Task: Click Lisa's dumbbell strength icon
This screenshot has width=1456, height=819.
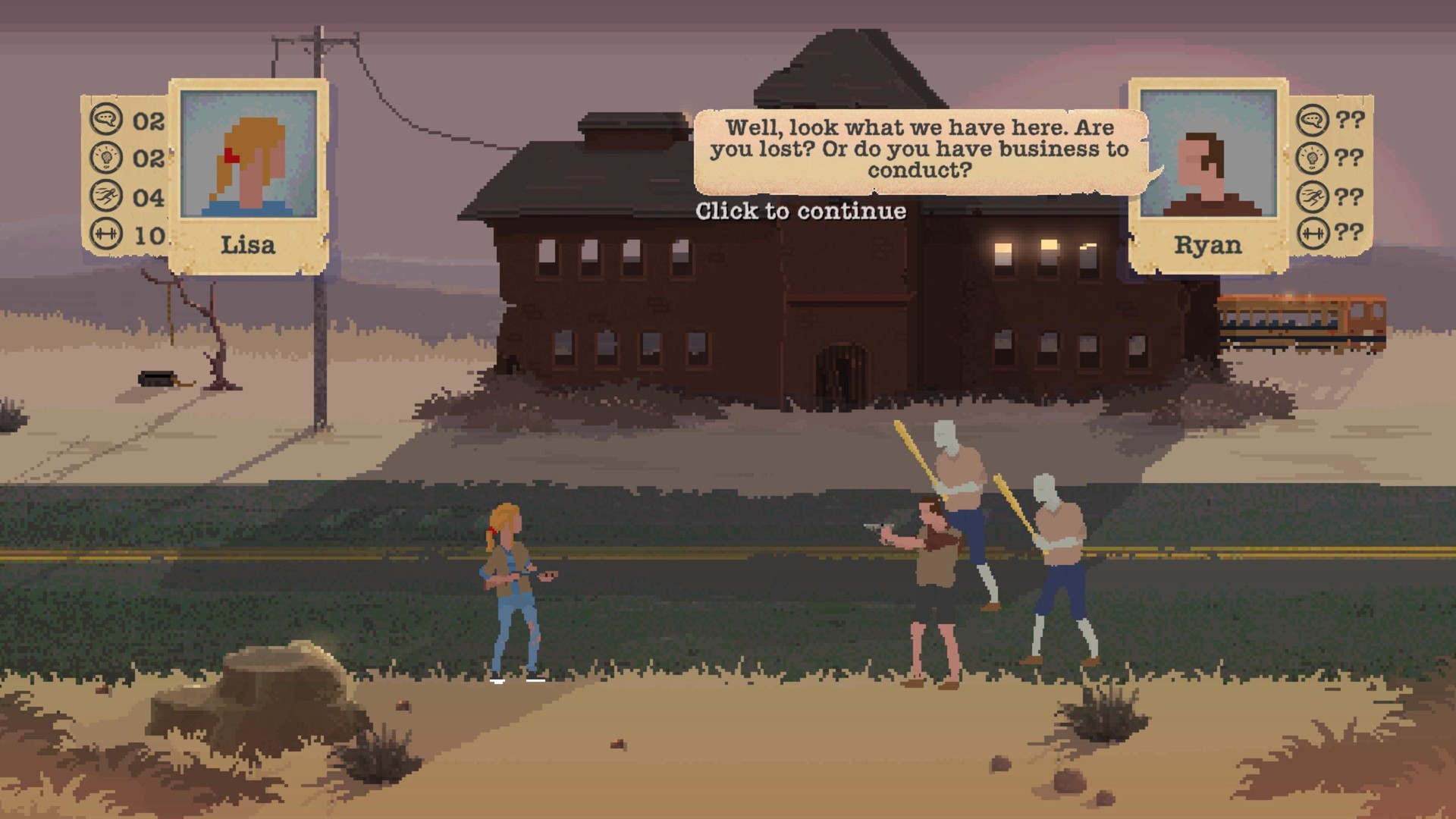Action: point(106,234)
